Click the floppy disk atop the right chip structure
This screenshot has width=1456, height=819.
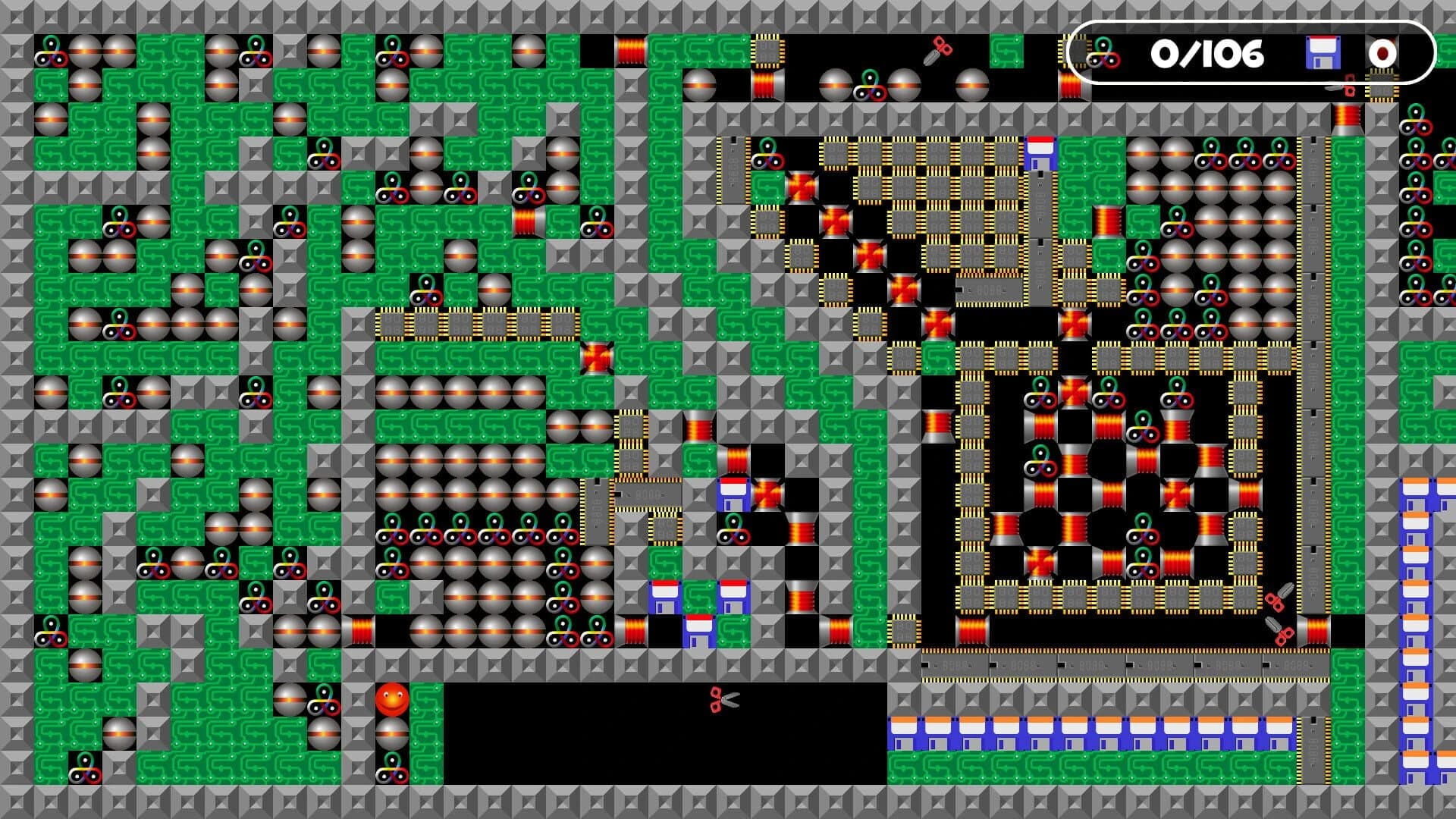pos(1040,152)
